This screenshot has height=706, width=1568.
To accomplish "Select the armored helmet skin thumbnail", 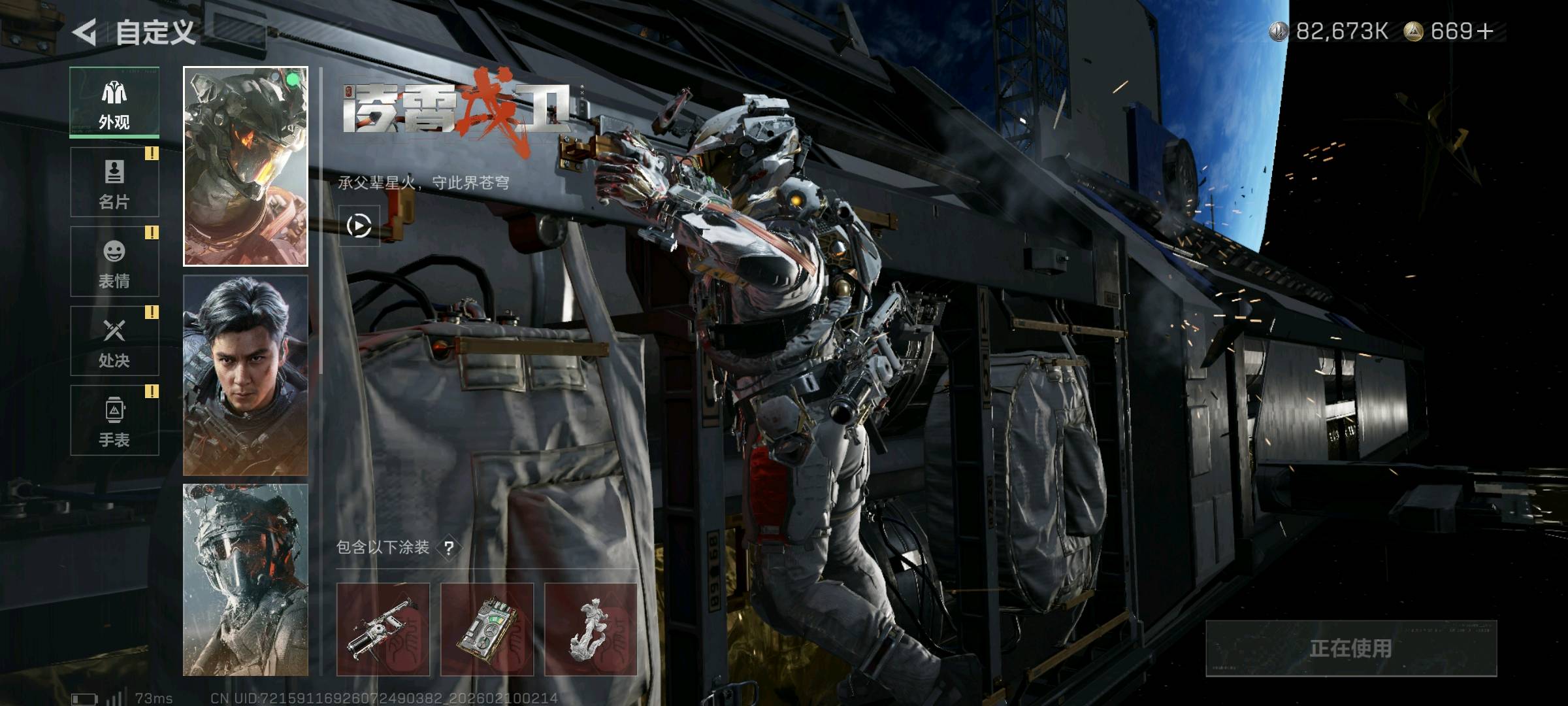I will (246, 167).
